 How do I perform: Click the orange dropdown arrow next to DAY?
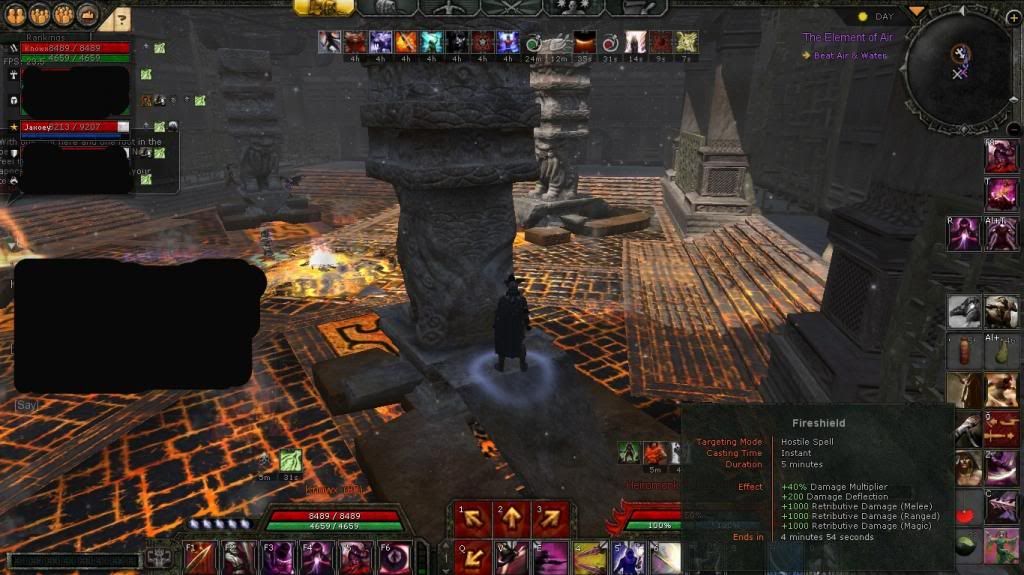coord(916,12)
